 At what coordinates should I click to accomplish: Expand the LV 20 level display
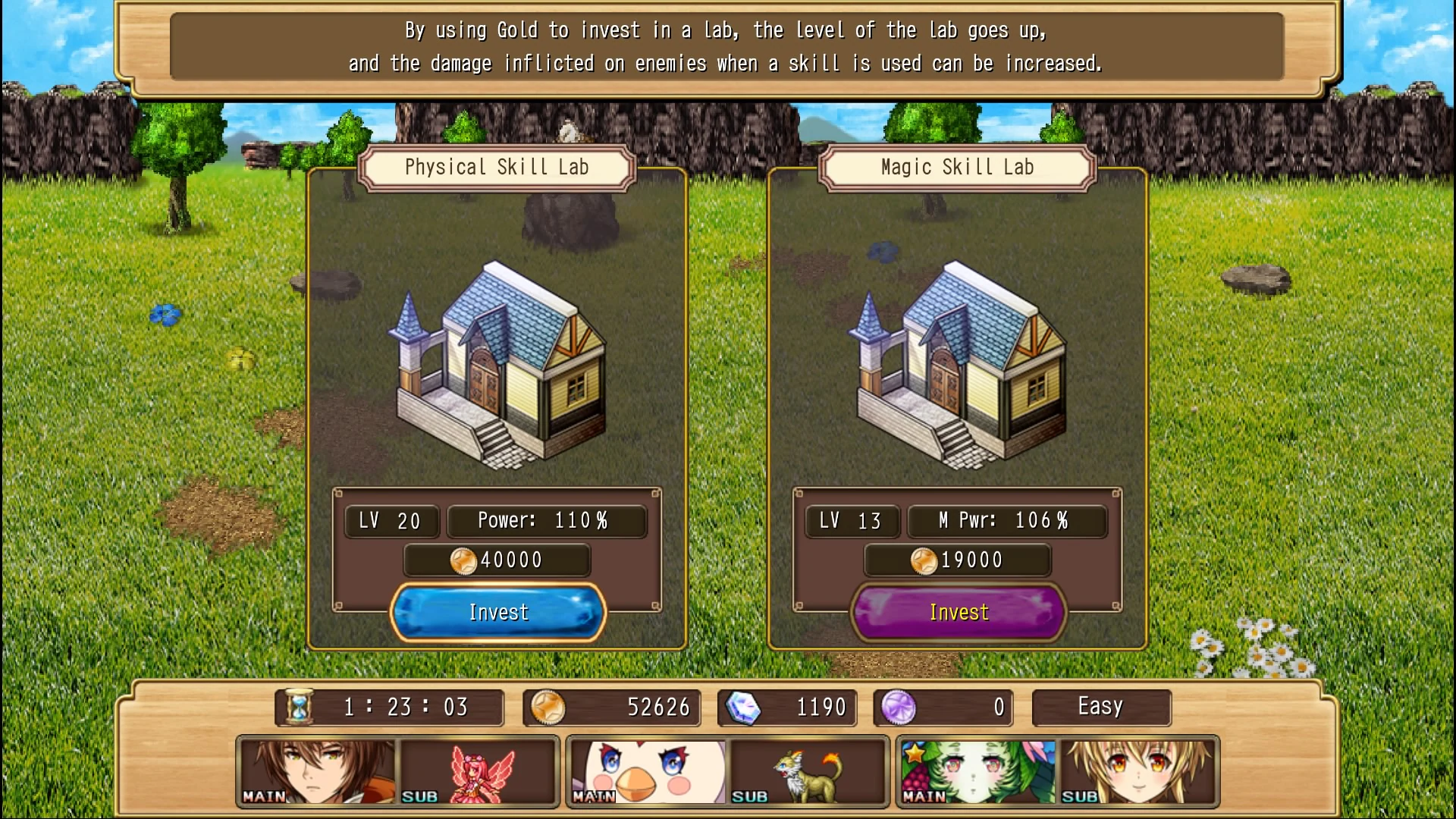point(391,520)
